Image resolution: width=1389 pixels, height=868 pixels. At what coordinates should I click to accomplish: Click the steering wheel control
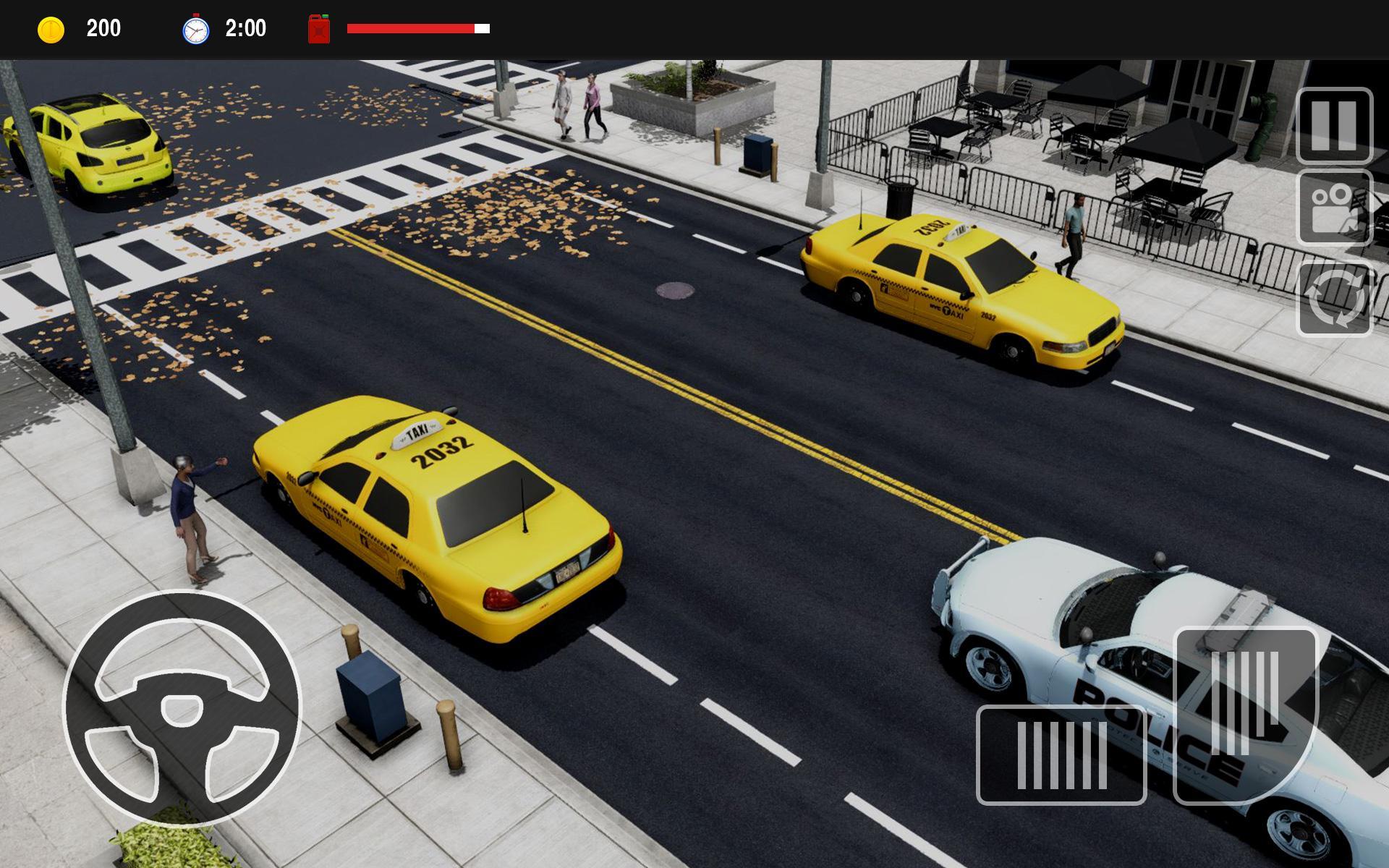[182, 708]
